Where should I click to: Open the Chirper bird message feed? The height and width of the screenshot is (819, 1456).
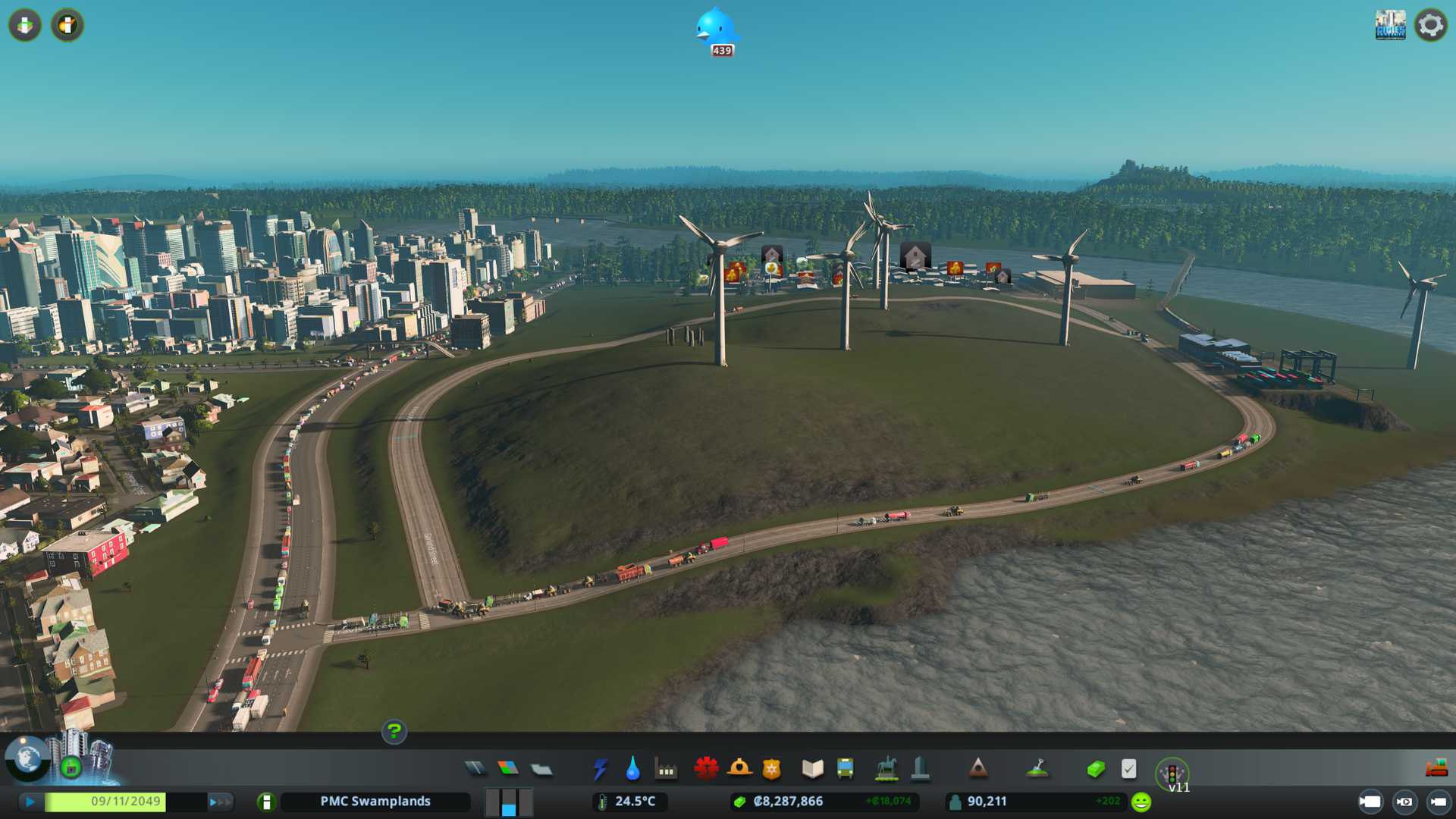[716, 30]
